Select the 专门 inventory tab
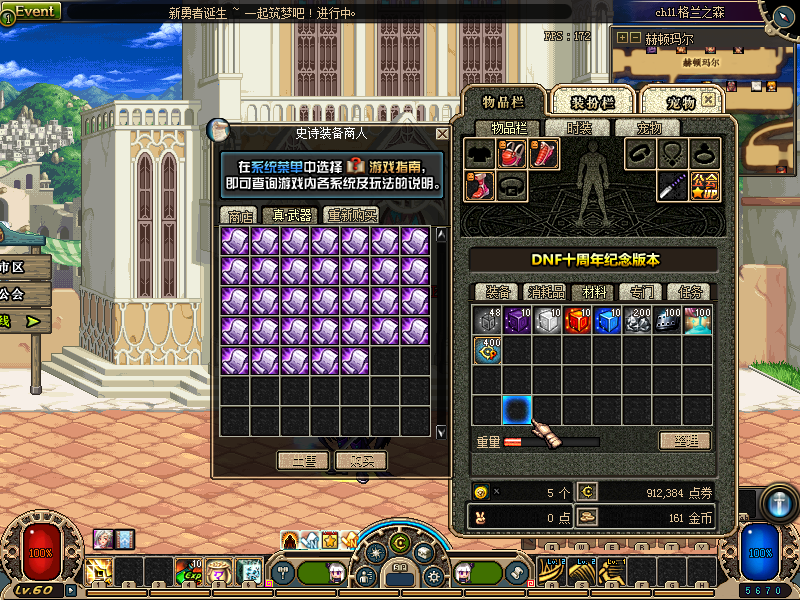The image size is (800, 600). tap(642, 292)
